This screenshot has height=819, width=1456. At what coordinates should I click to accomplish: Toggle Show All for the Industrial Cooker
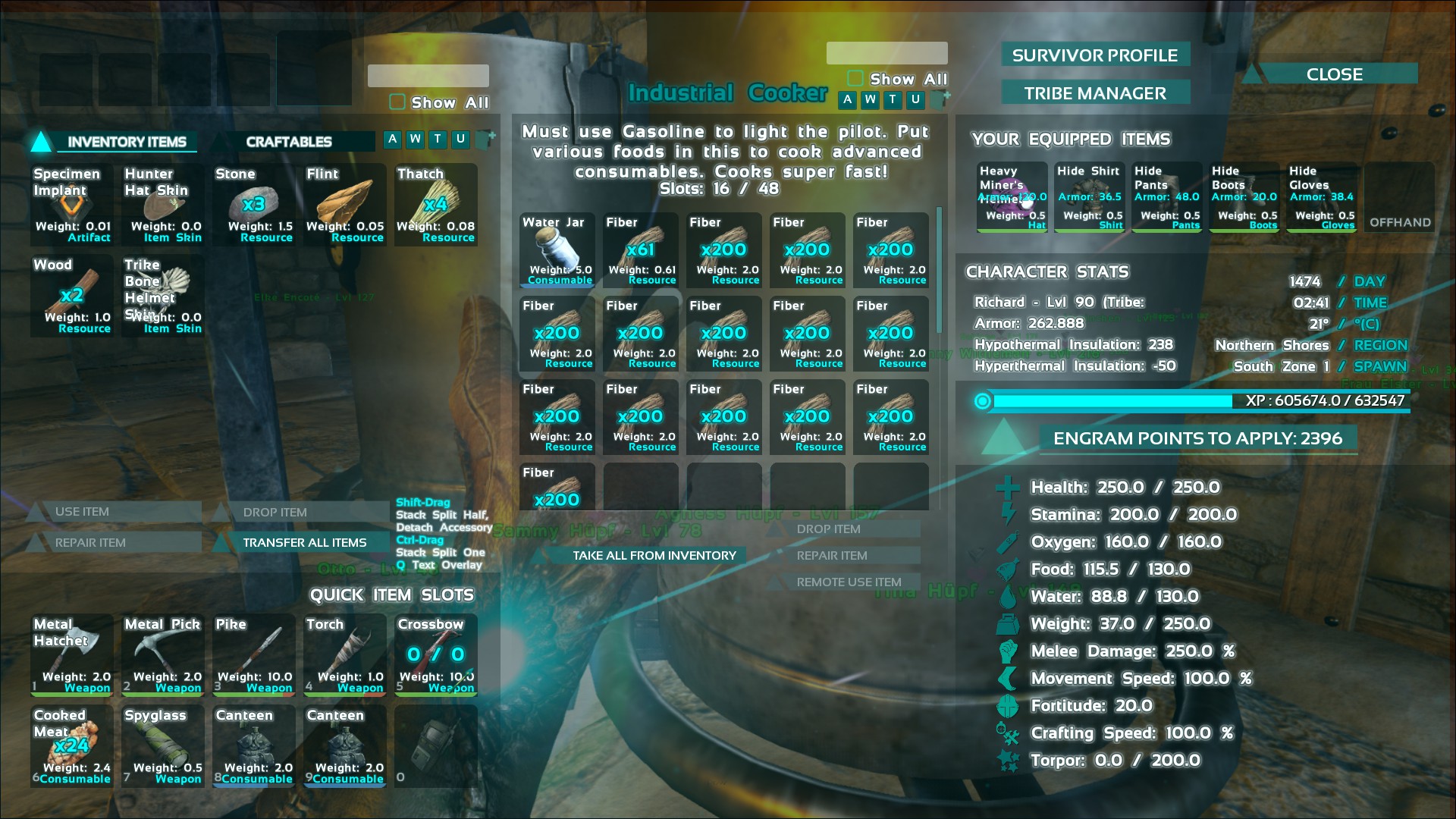click(855, 79)
